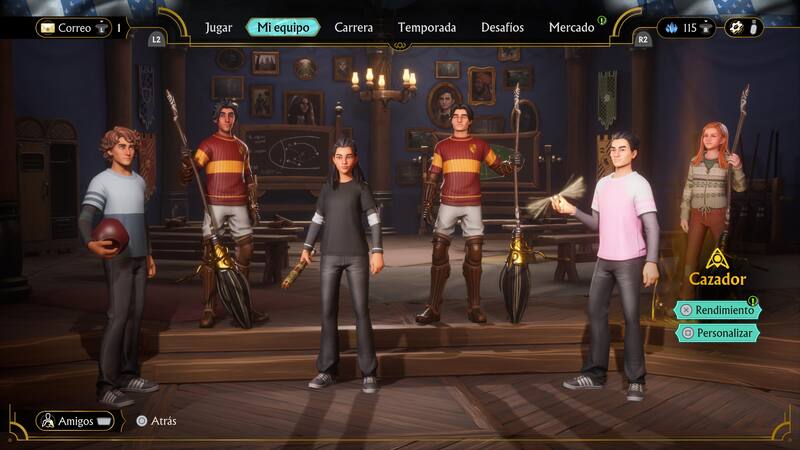Go back with the Atrás button
800x450 pixels.
[x=157, y=421]
